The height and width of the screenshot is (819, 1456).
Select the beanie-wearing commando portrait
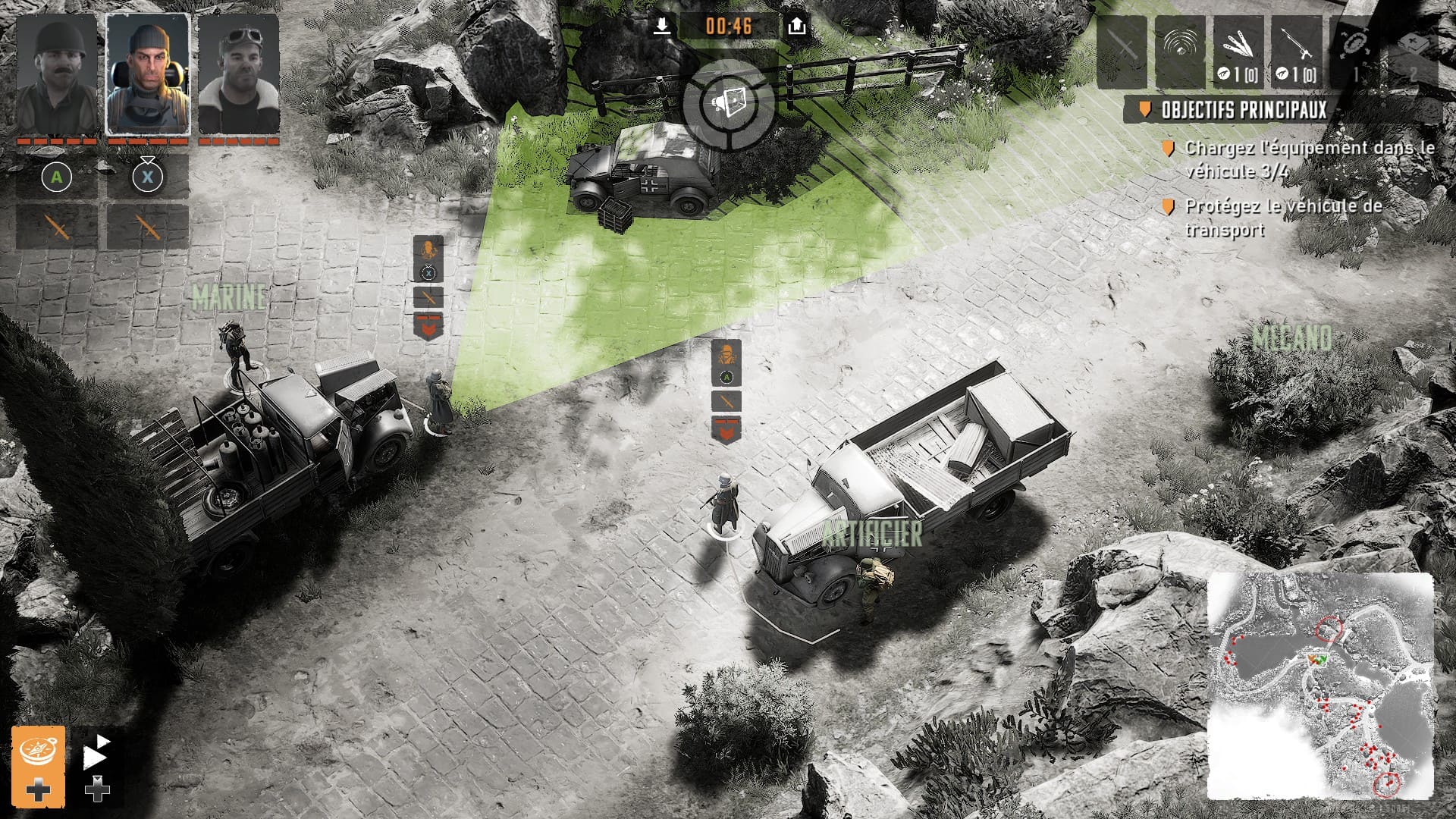tap(148, 74)
